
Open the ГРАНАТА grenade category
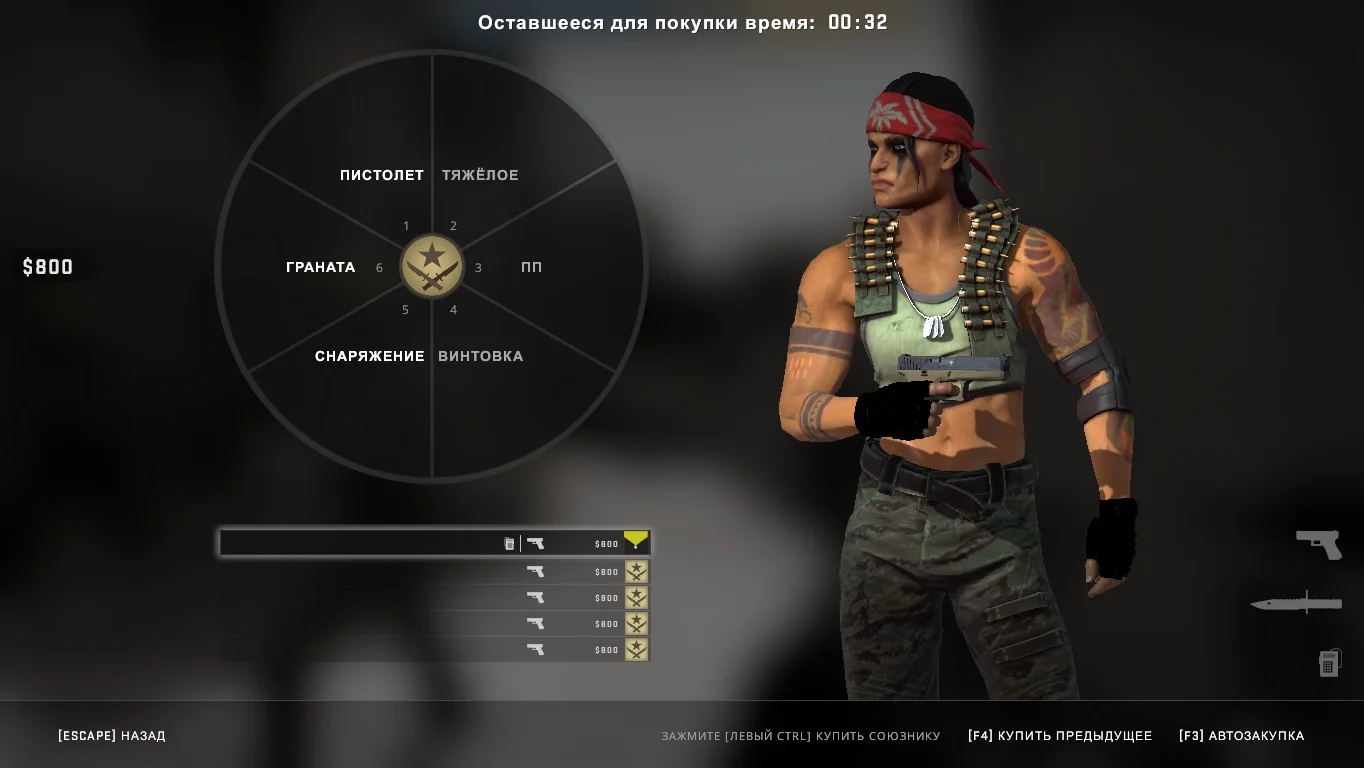pyautogui.click(x=320, y=267)
